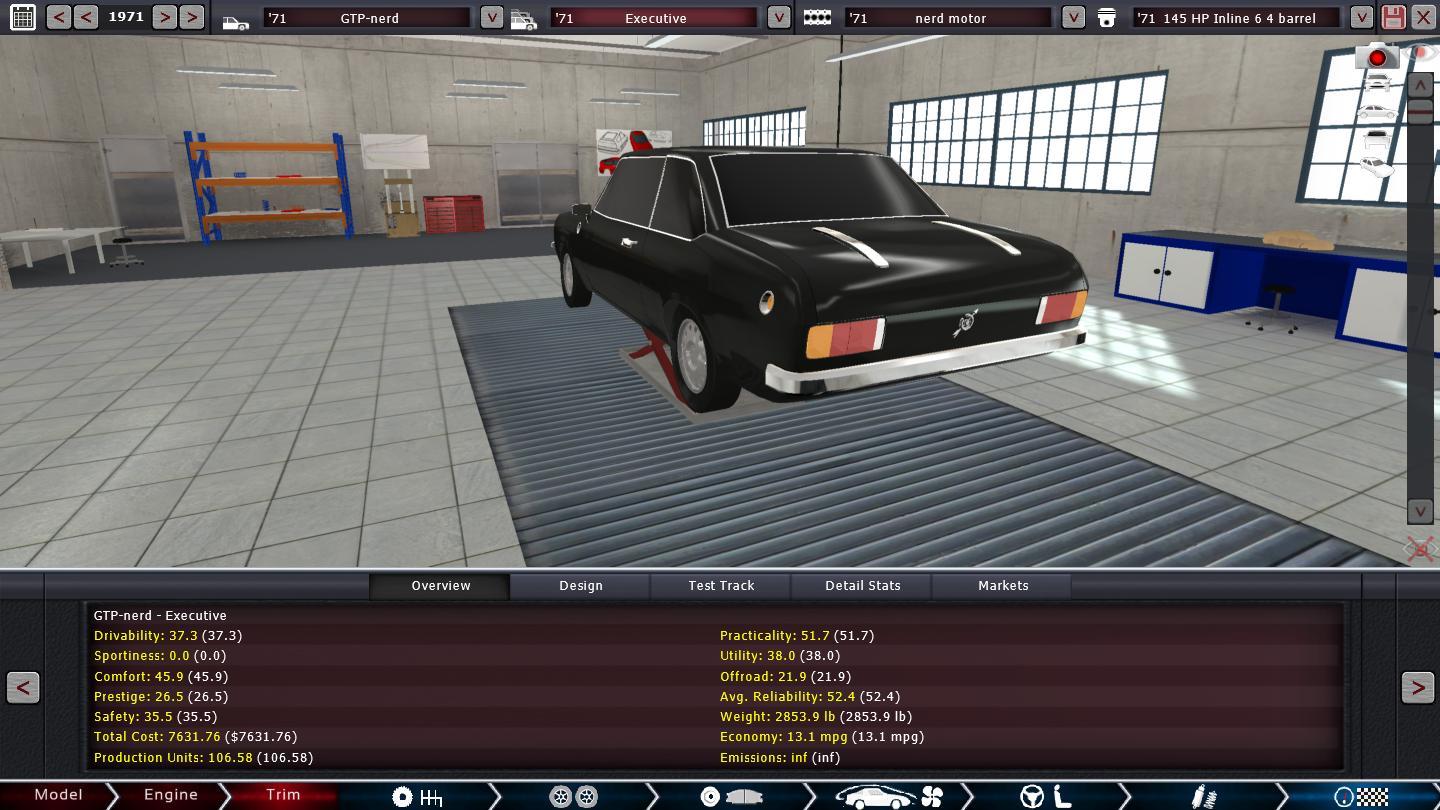The height and width of the screenshot is (810, 1440).
Task: Open the steering wheel and seat interior step
Action: (x=1045, y=796)
